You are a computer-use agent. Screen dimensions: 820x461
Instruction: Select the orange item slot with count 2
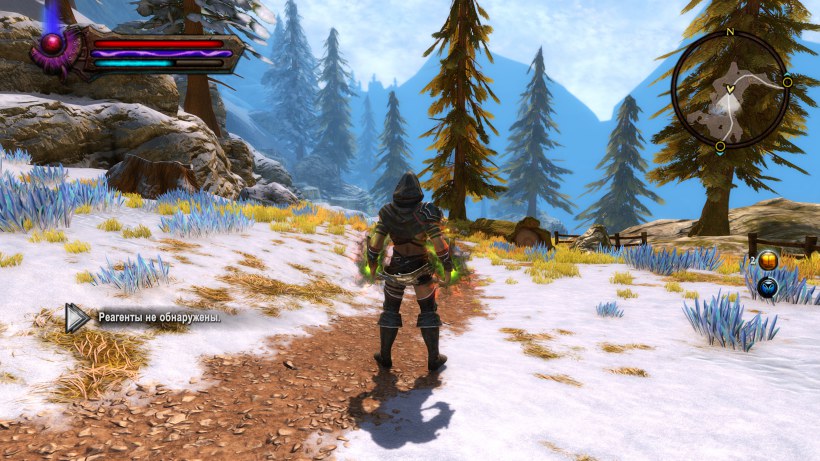[768, 261]
